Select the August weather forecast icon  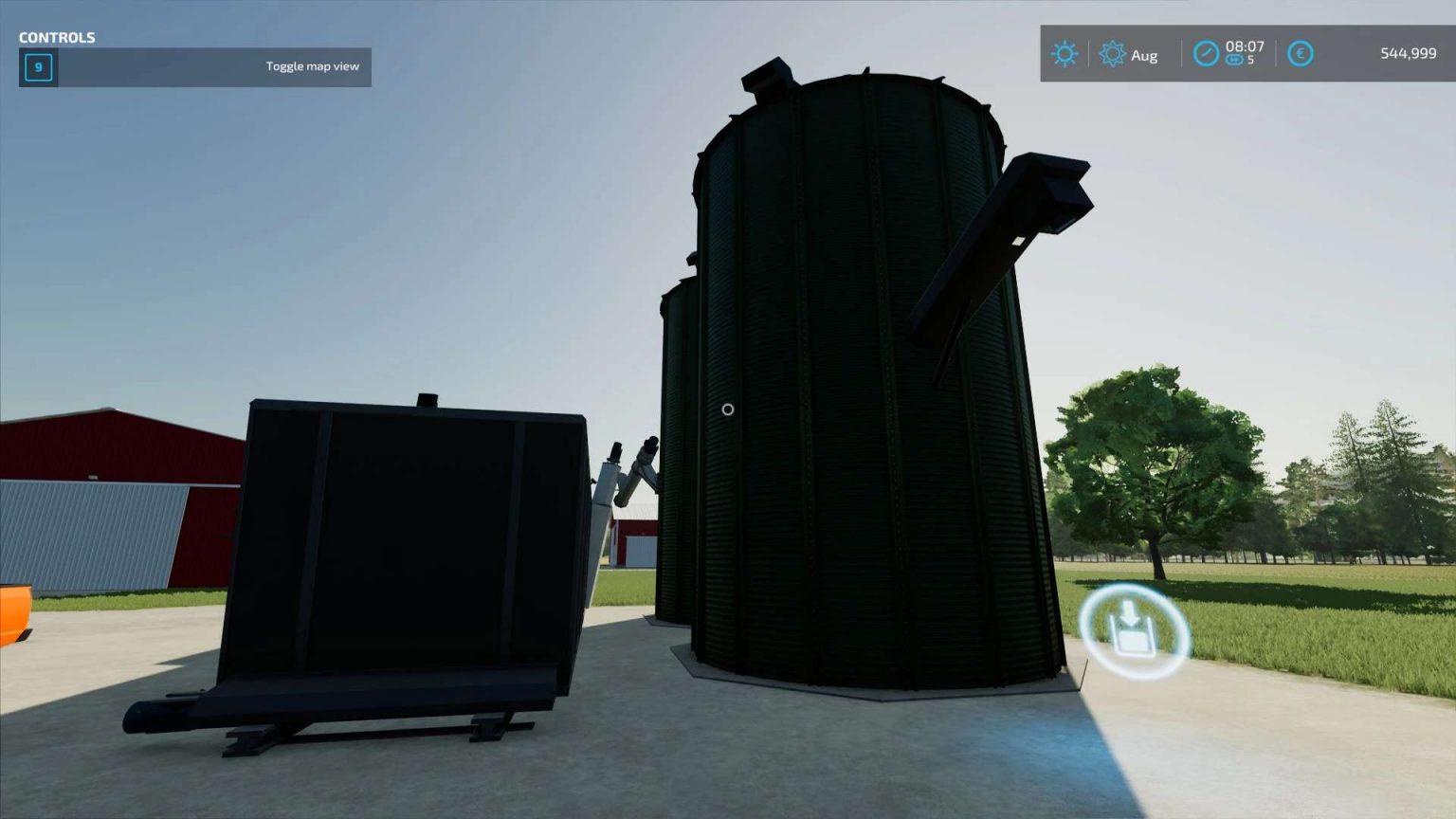[1114, 54]
